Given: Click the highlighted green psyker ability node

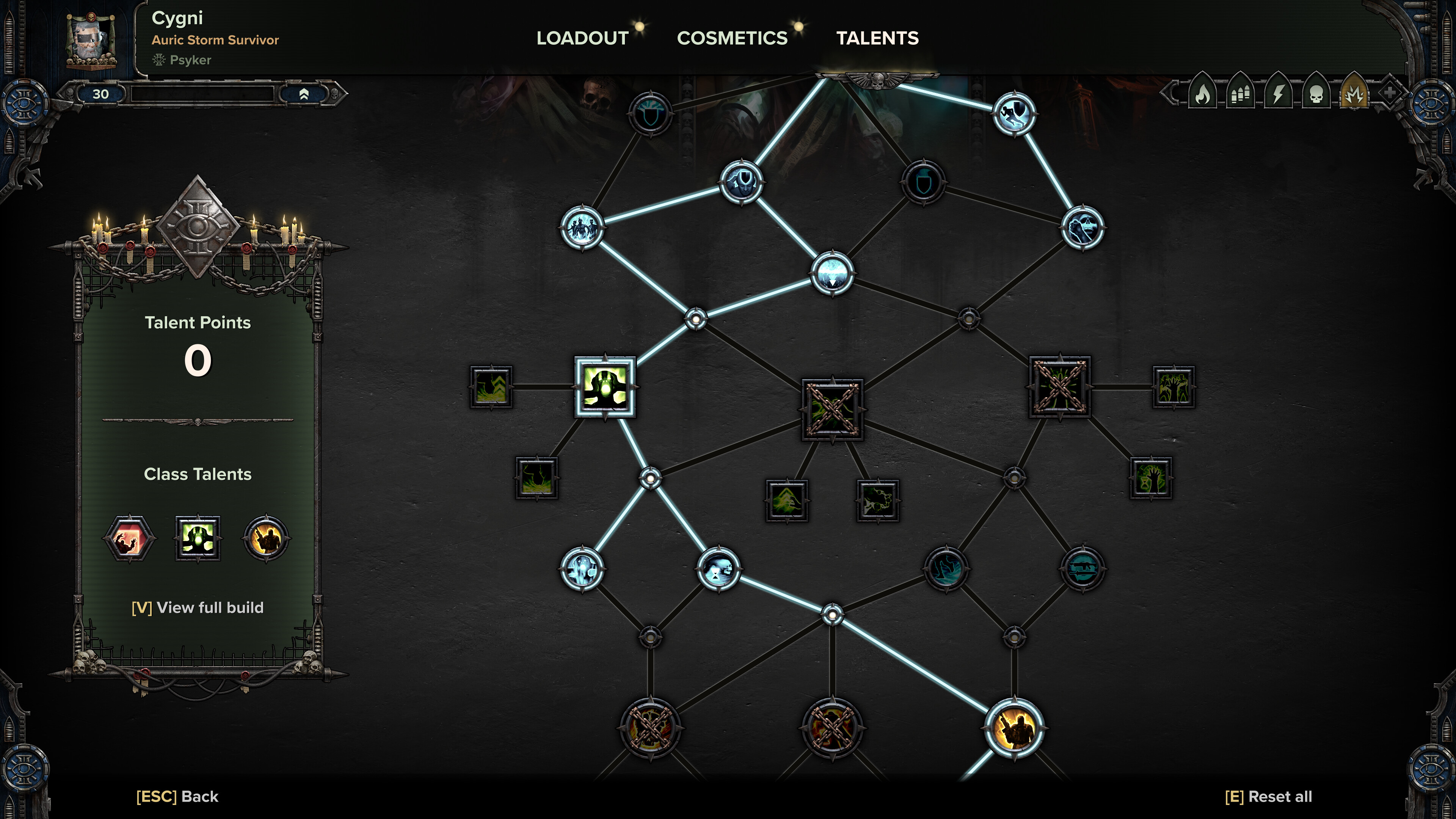Looking at the screenshot, I should (x=605, y=387).
